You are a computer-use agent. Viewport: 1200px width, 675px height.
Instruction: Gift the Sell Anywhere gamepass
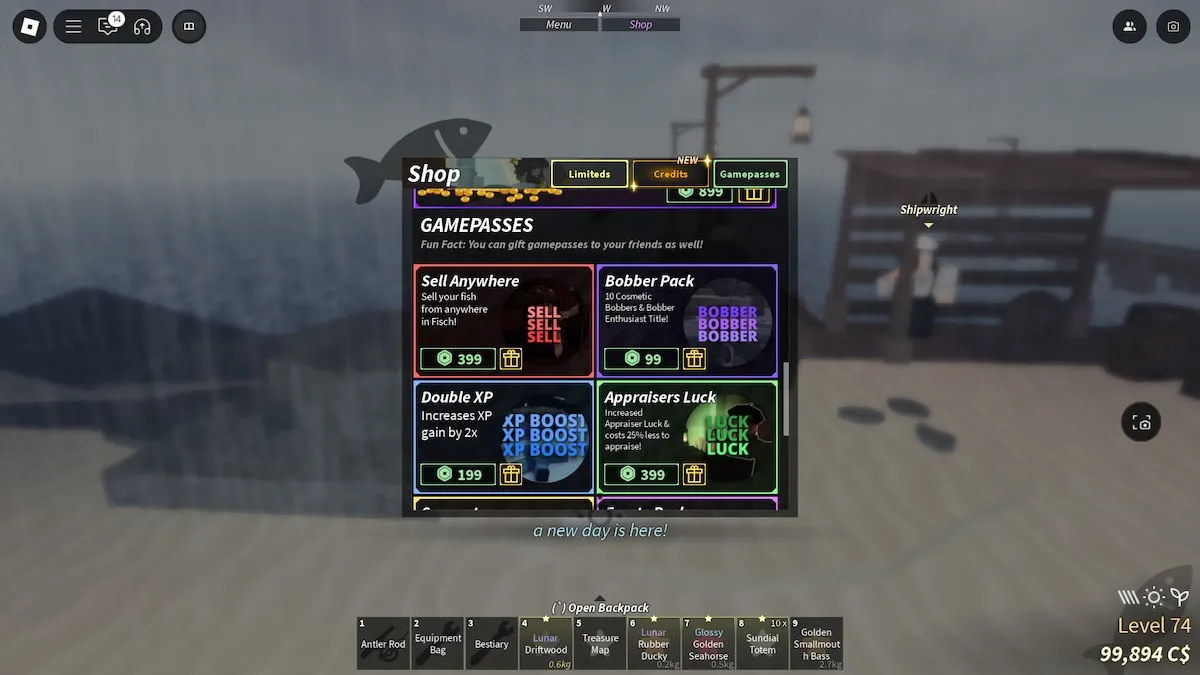(511, 359)
